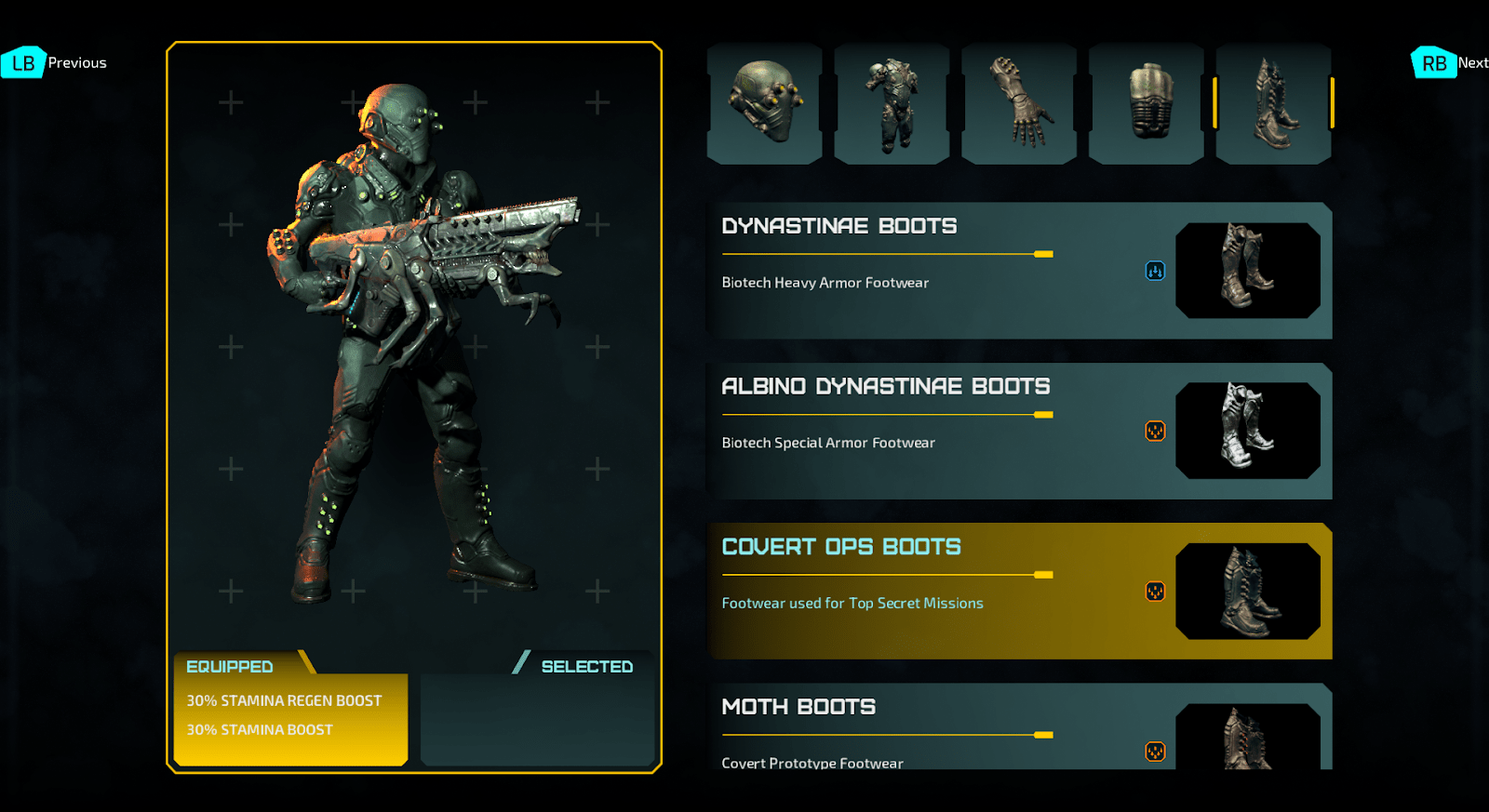Select the Dynastinae Boots list entry
The width and height of the screenshot is (1489, 812).
pyautogui.click(x=931, y=270)
